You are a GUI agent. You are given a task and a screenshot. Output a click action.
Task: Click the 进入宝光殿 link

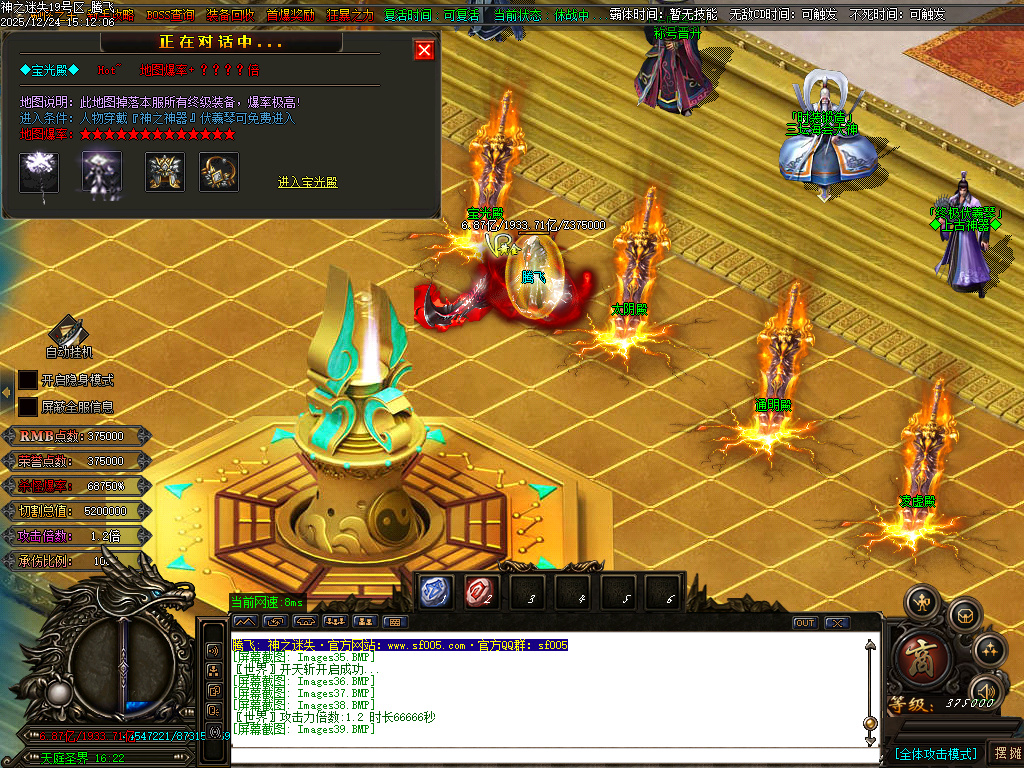tap(307, 182)
